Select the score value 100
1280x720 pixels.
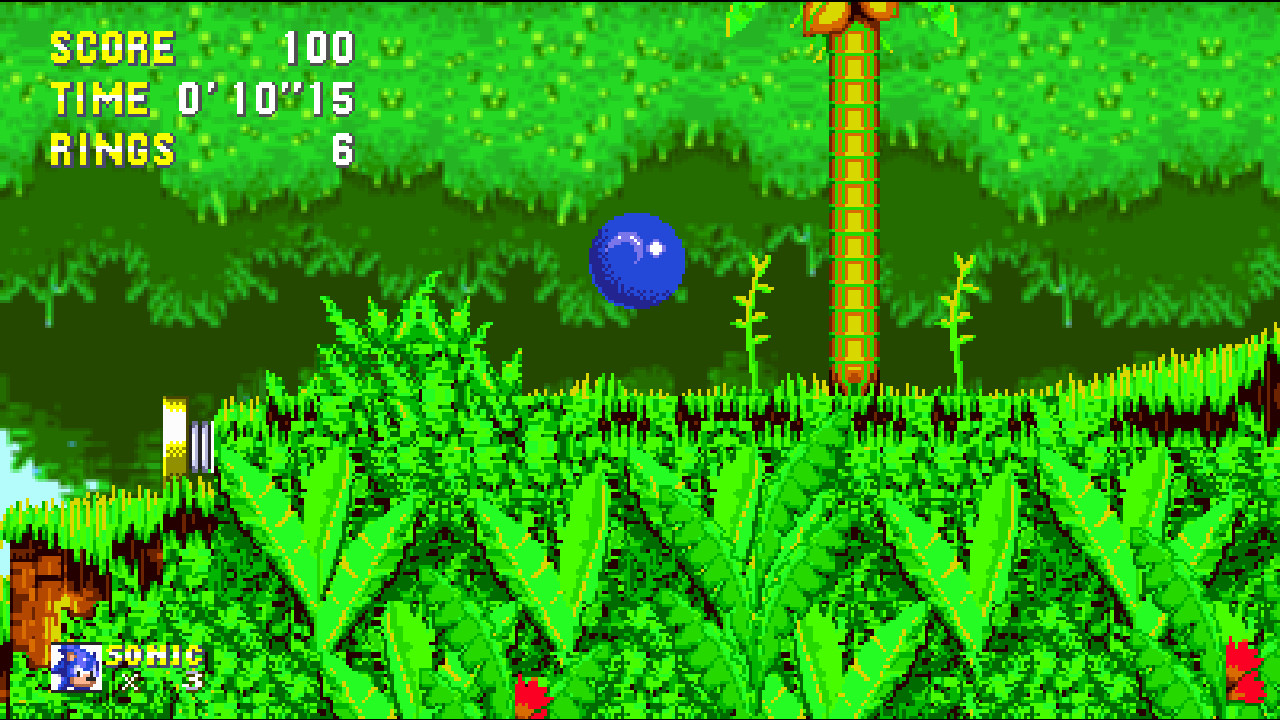[318, 45]
